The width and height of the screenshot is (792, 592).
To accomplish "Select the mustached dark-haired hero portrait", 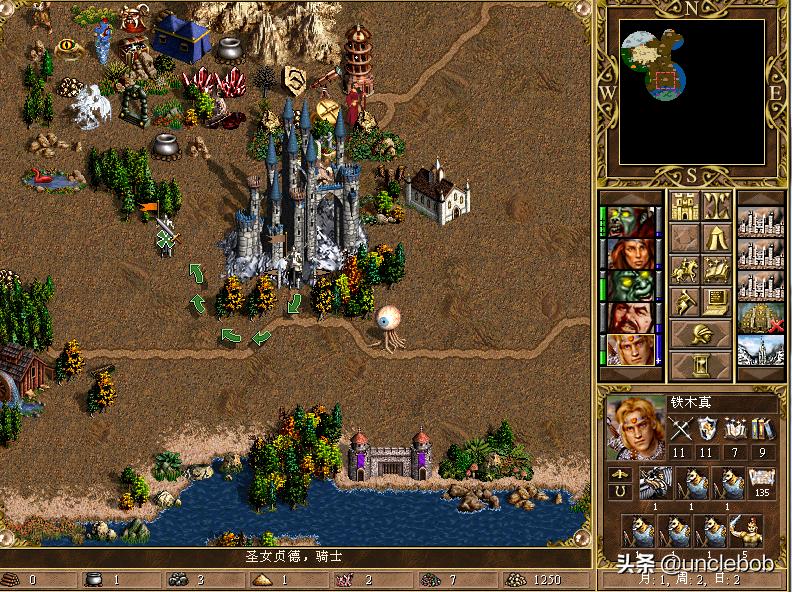I will [632, 318].
